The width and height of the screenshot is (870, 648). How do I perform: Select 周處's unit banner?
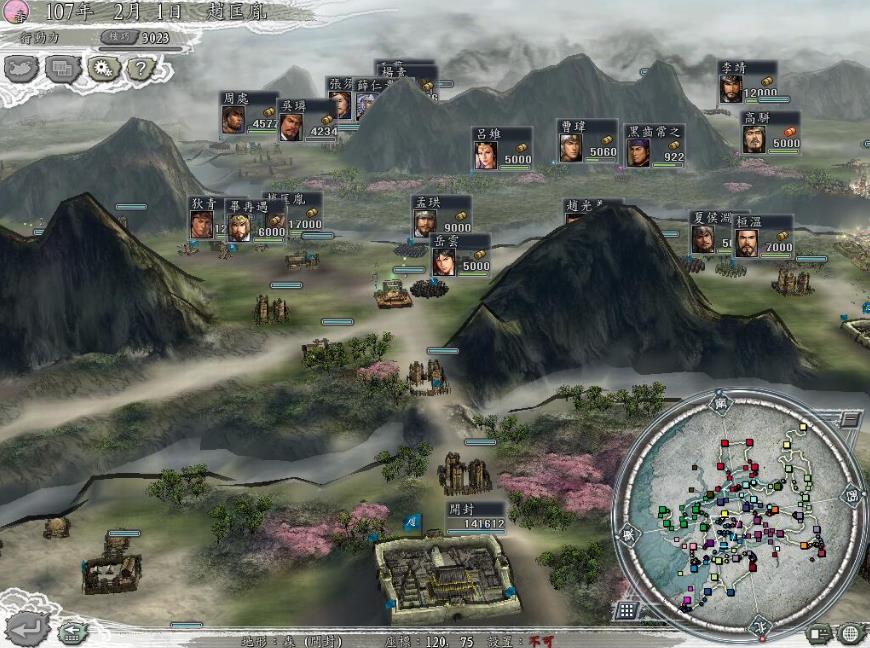pyautogui.click(x=249, y=114)
